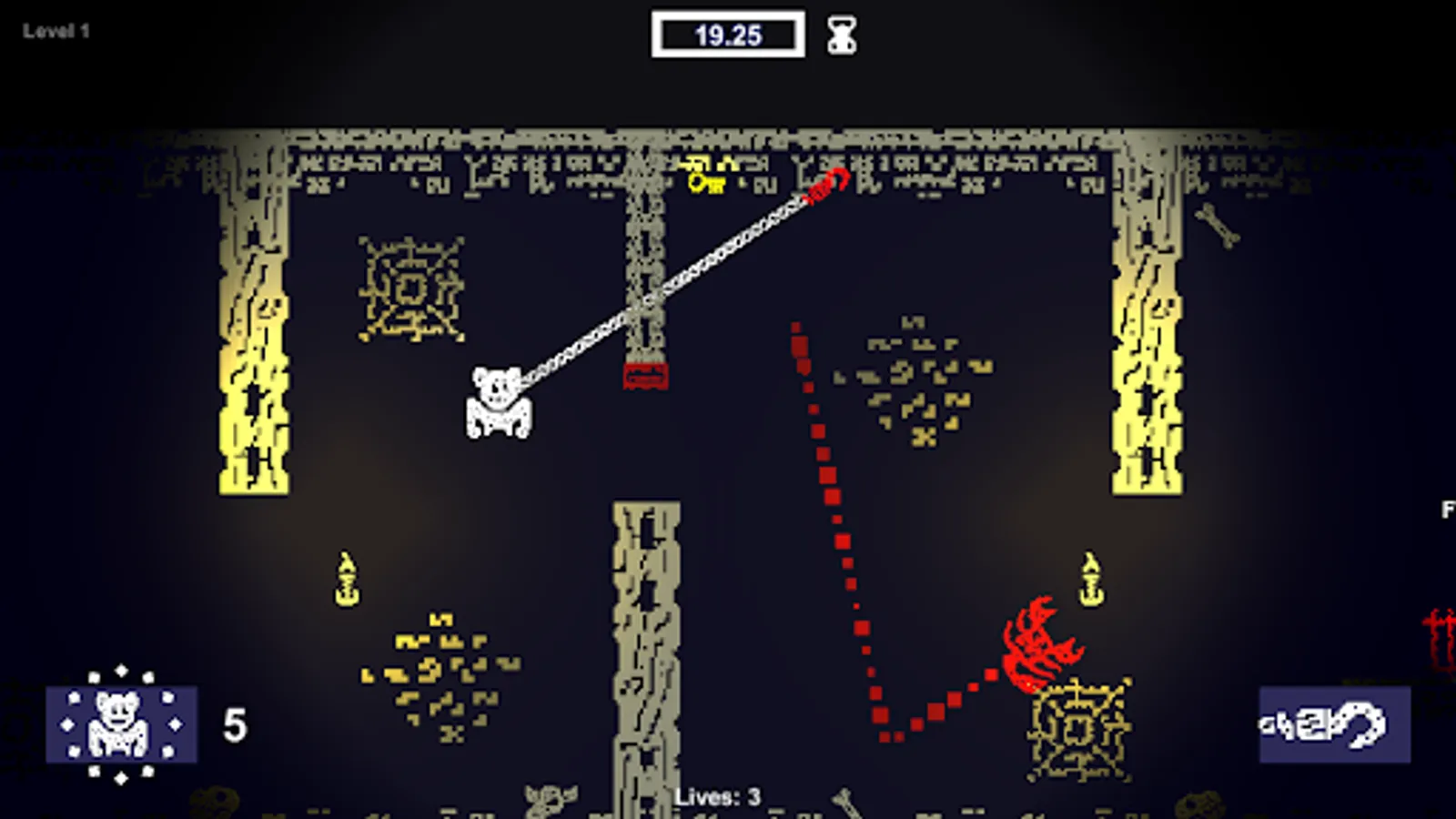This screenshot has width=1456, height=819.
Task: Click the number 5 beside the bear portrait
Action: (x=234, y=725)
